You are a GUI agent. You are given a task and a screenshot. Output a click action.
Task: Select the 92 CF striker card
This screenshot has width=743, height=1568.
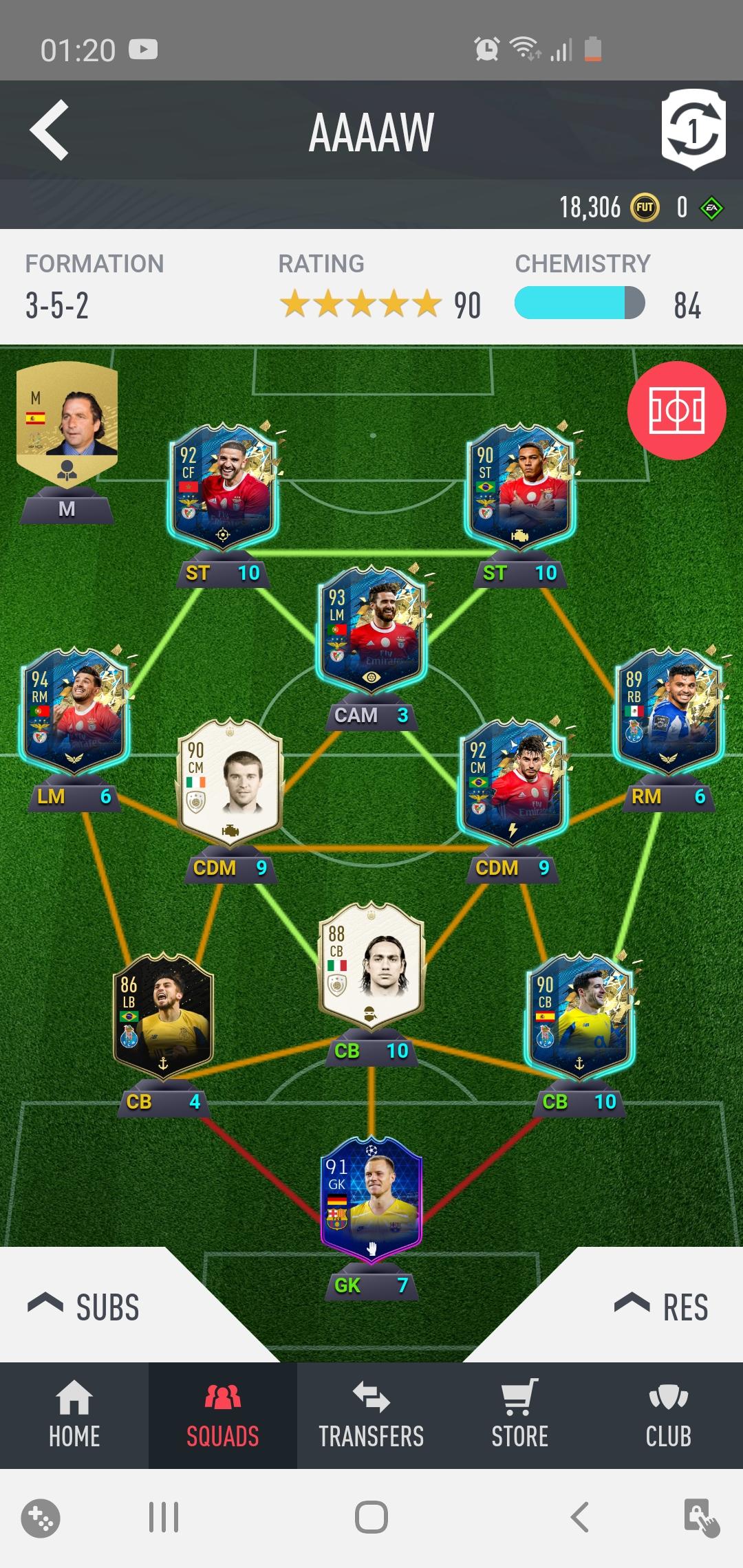(223, 486)
